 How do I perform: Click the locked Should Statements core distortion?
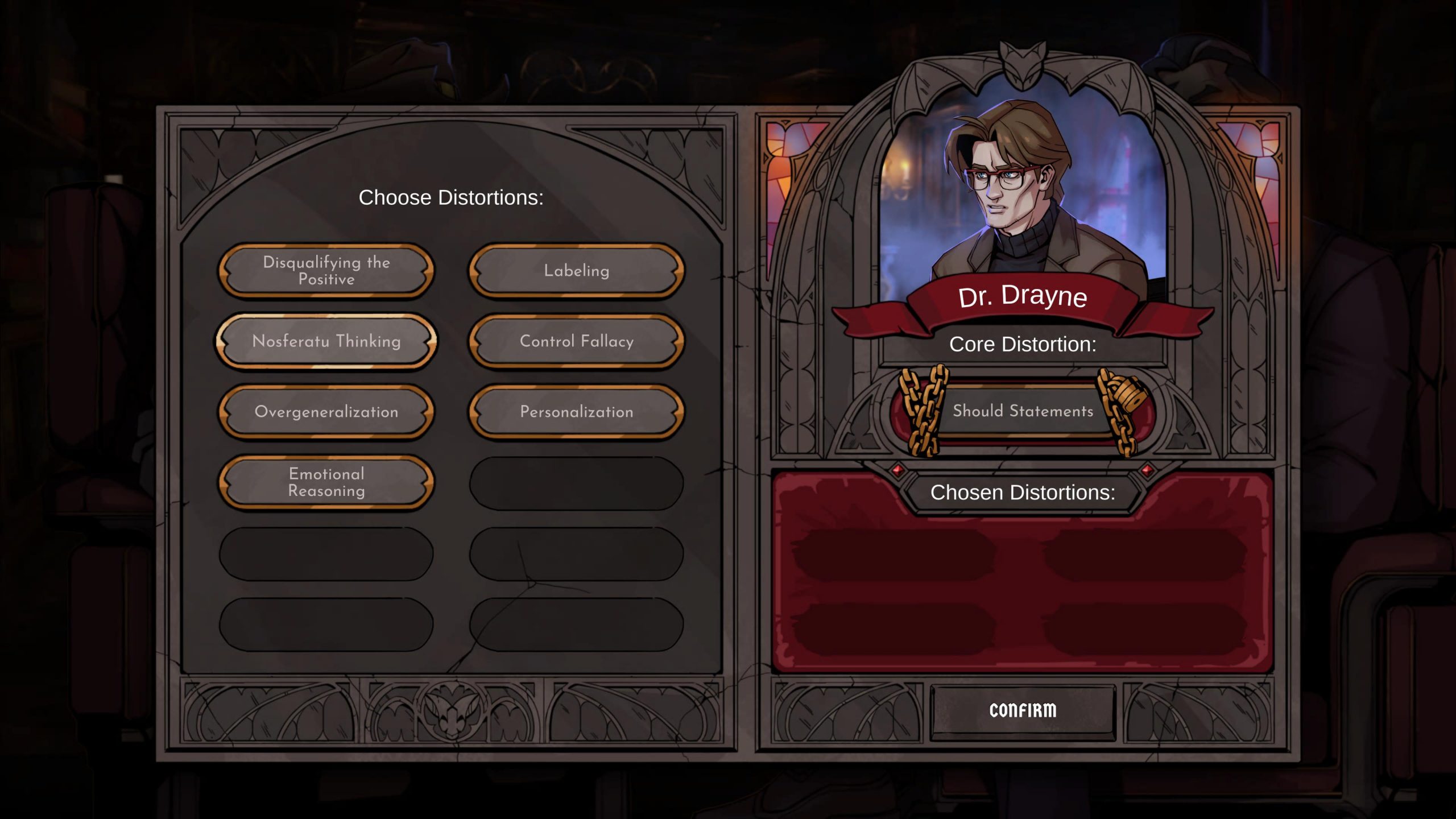click(1023, 411)
